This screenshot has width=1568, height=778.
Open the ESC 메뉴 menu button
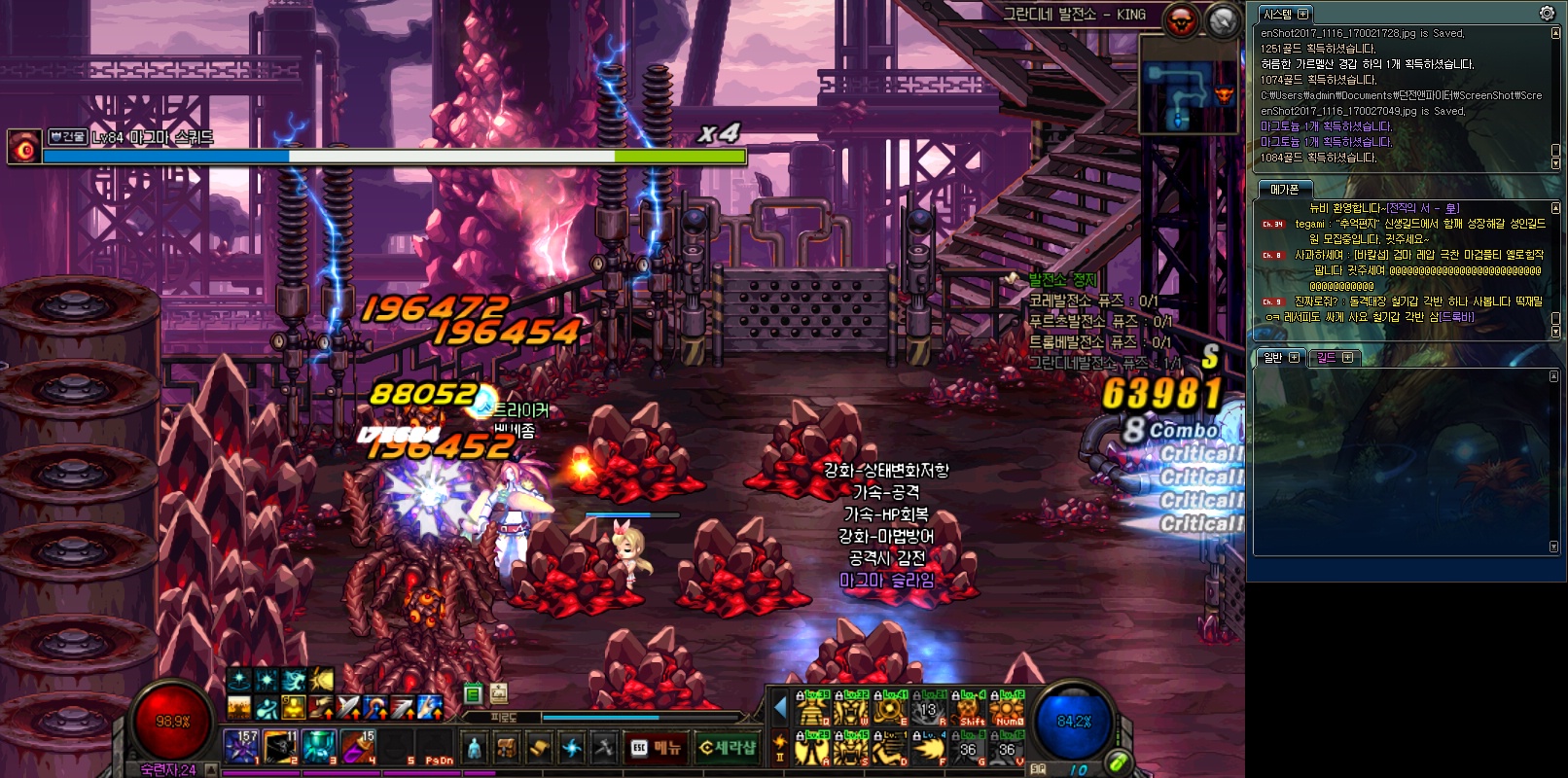[x=655, y=747]
